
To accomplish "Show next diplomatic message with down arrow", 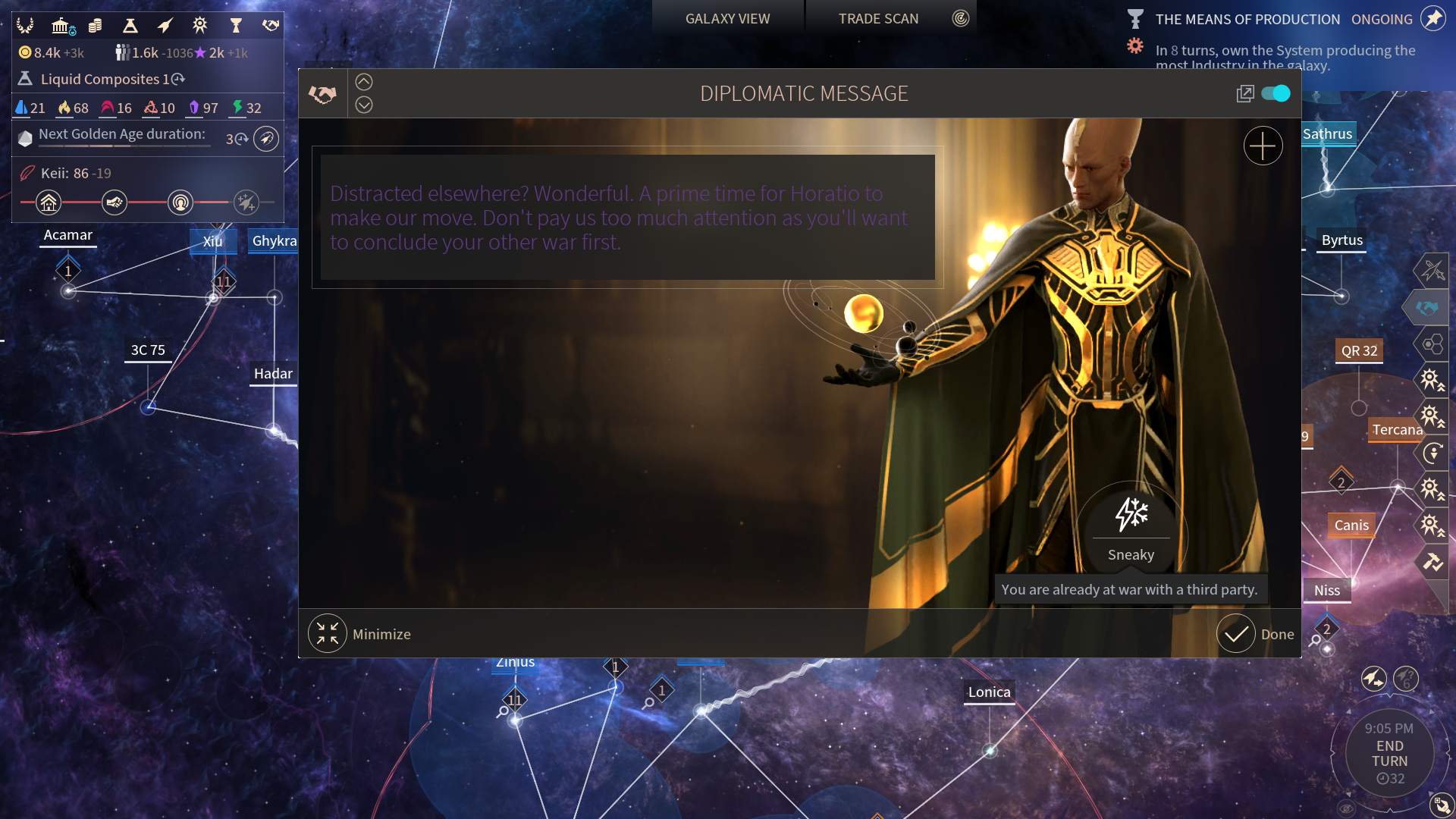I will pos(364,105).
